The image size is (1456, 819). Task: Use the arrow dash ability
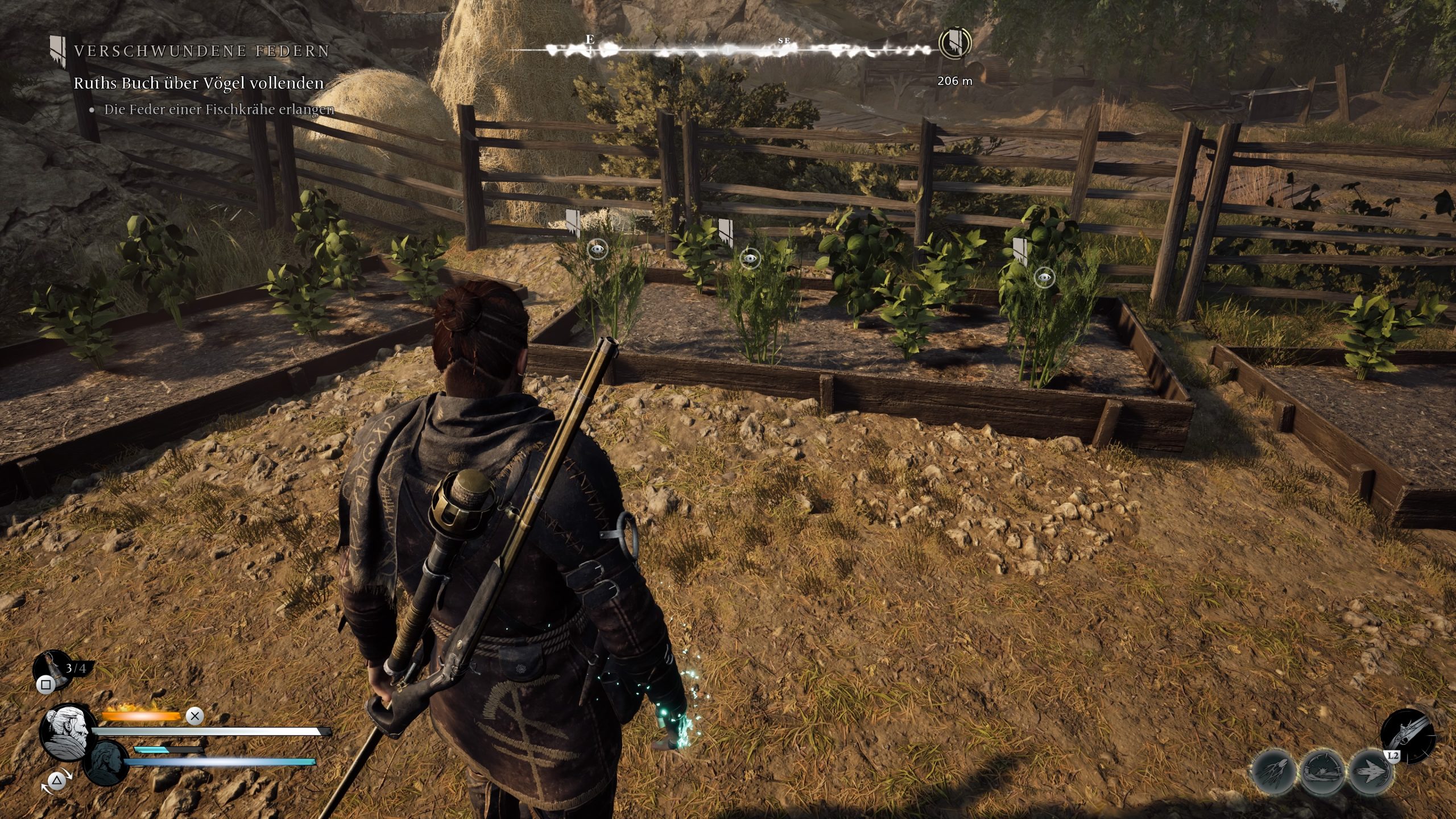[1372, 772]
